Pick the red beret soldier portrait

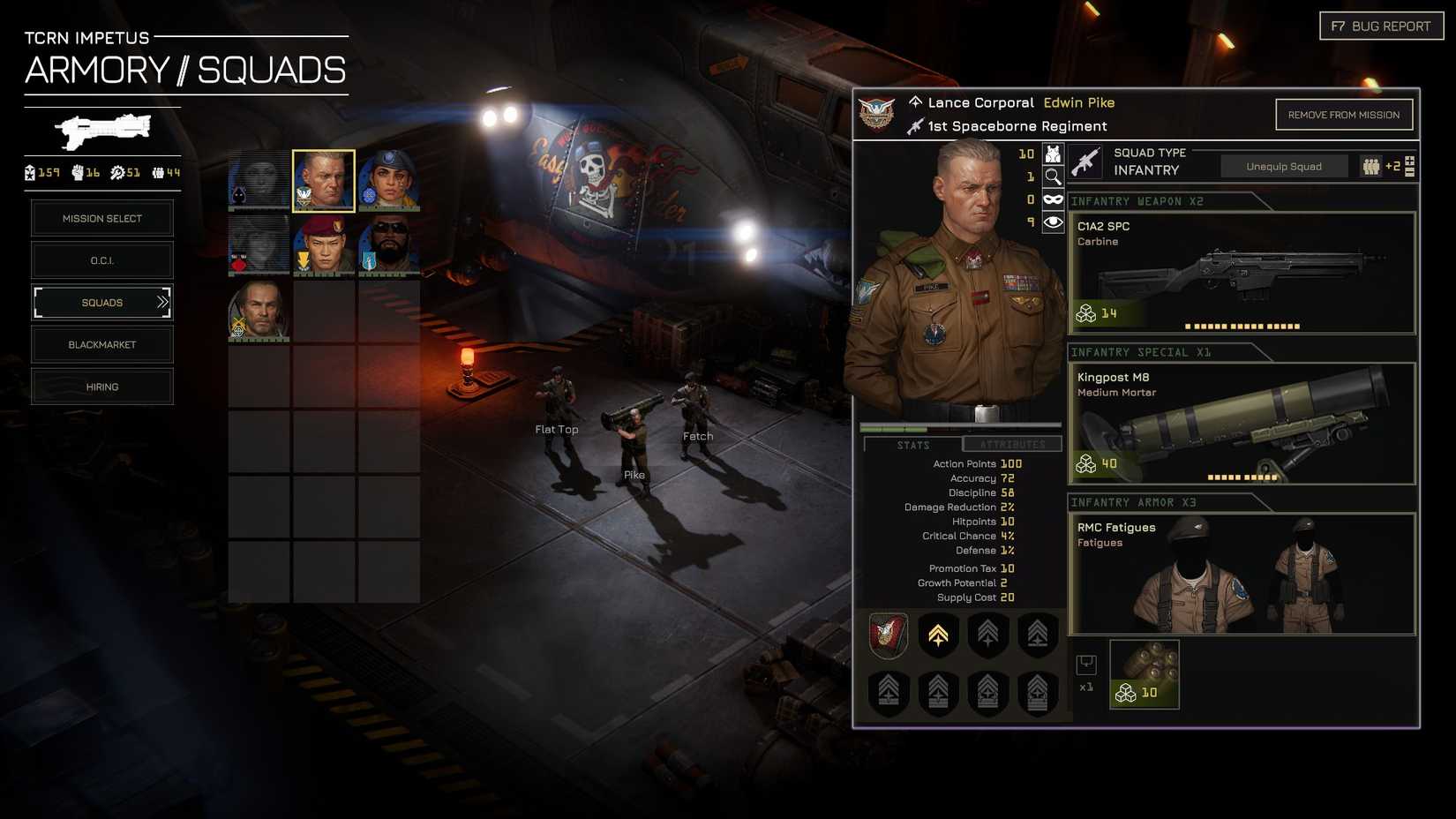pos(324,244)
